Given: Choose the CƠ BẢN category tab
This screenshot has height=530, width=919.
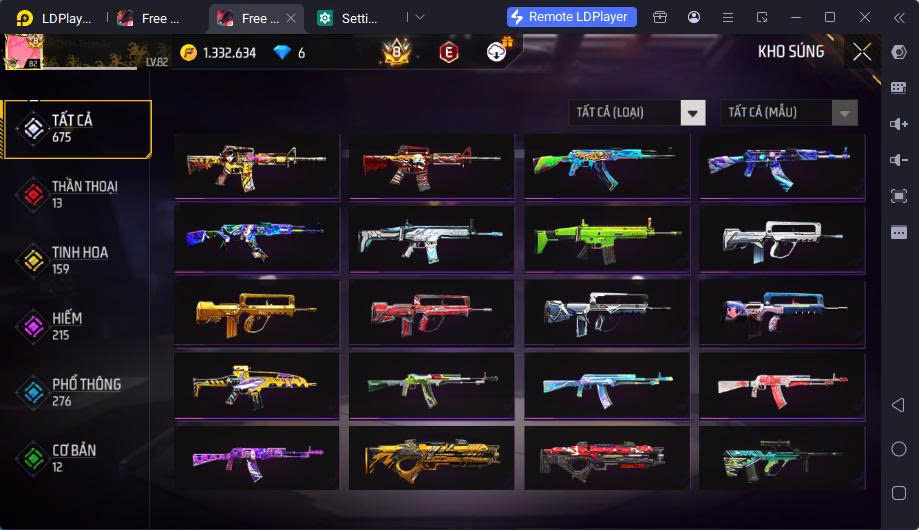Looking at the screenshot, I should pos(77,458).
